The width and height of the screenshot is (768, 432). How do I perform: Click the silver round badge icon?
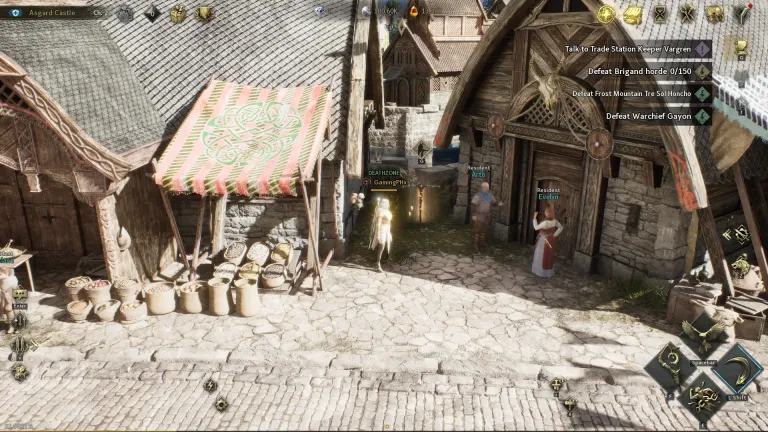125,14
